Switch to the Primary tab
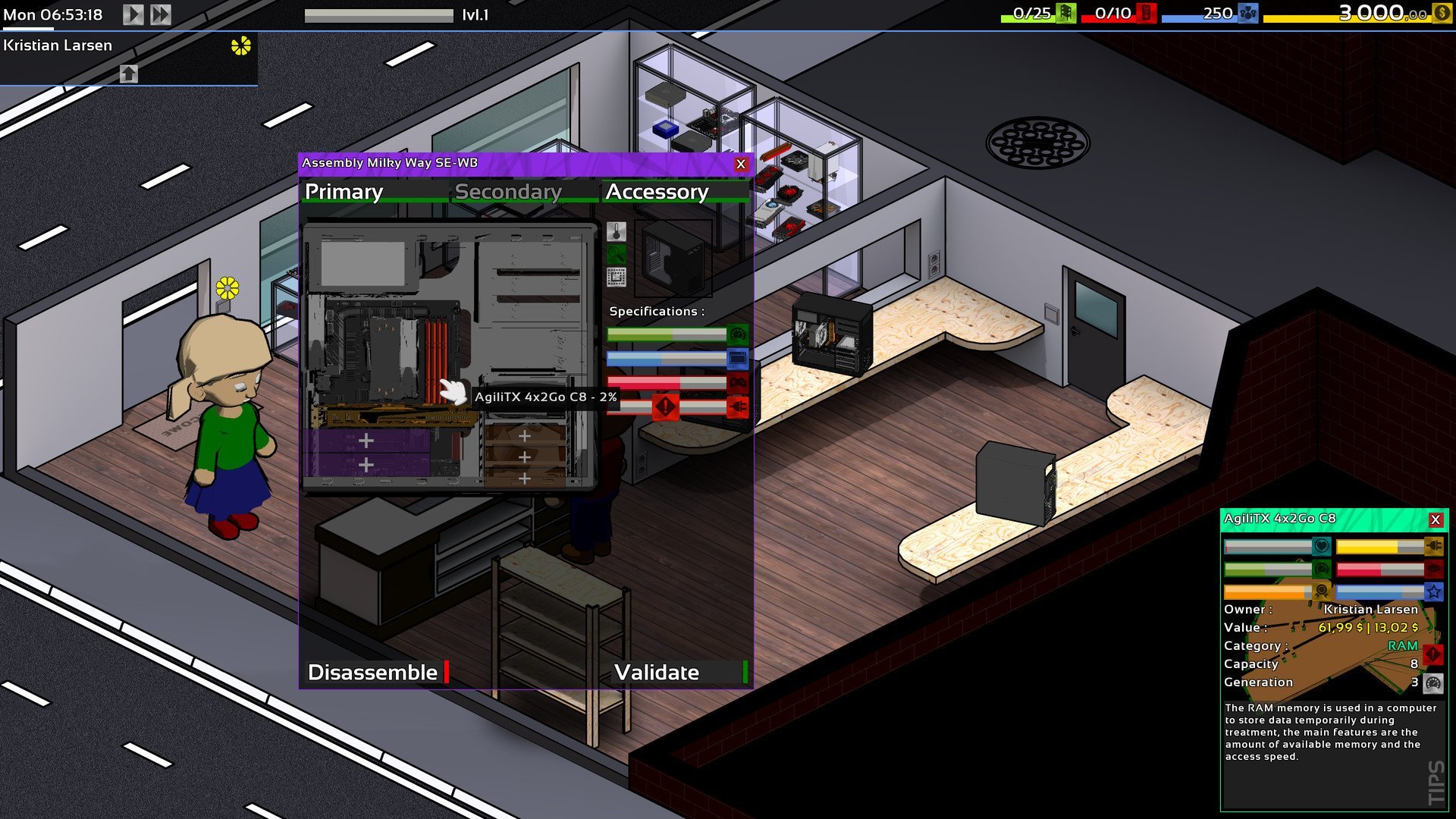This screenshot has height=819, width=1456. [x=344, y=192]
